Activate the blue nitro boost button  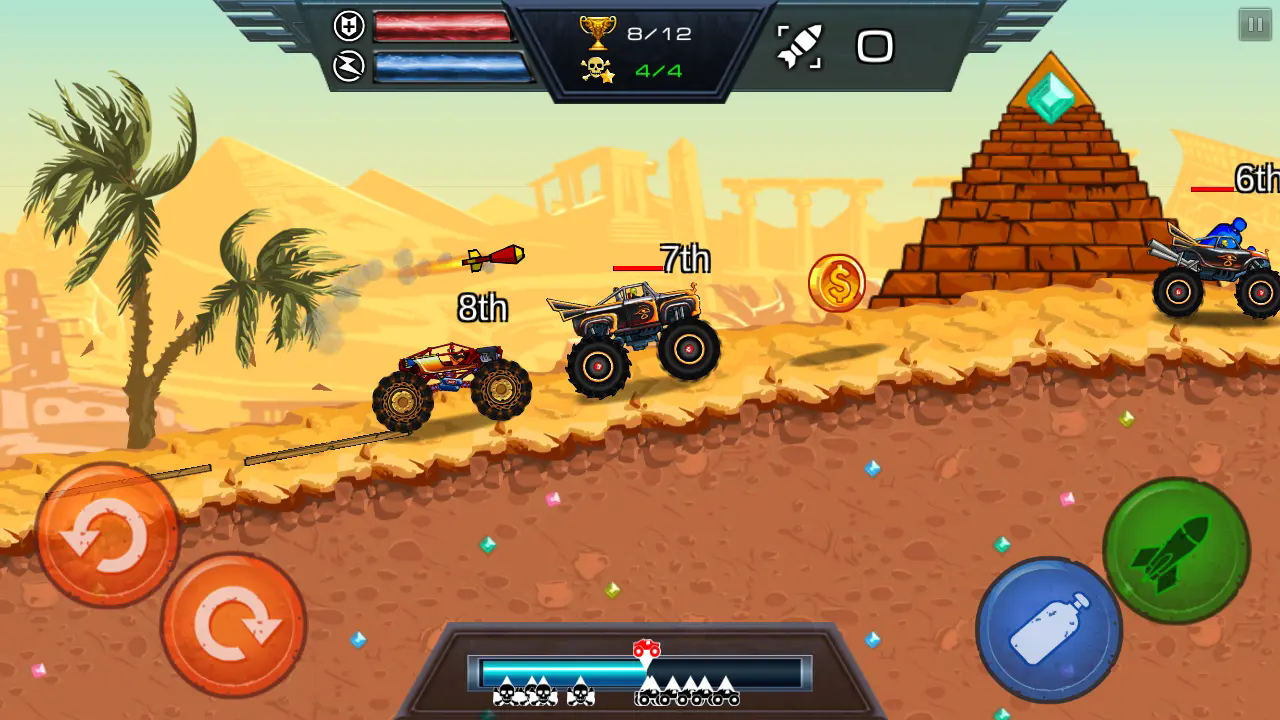coord(1048,629)
